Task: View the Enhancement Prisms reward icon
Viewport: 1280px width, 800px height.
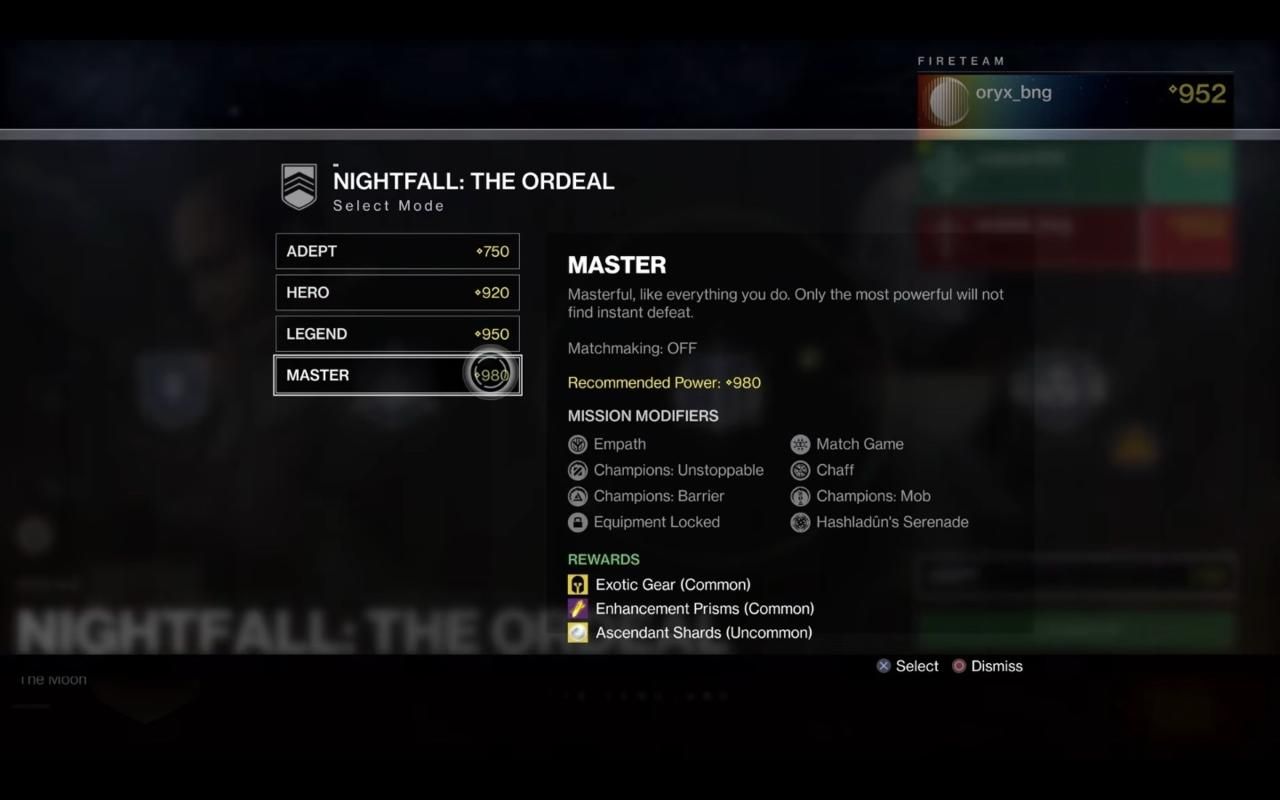Action: click(x=578, y=608)
